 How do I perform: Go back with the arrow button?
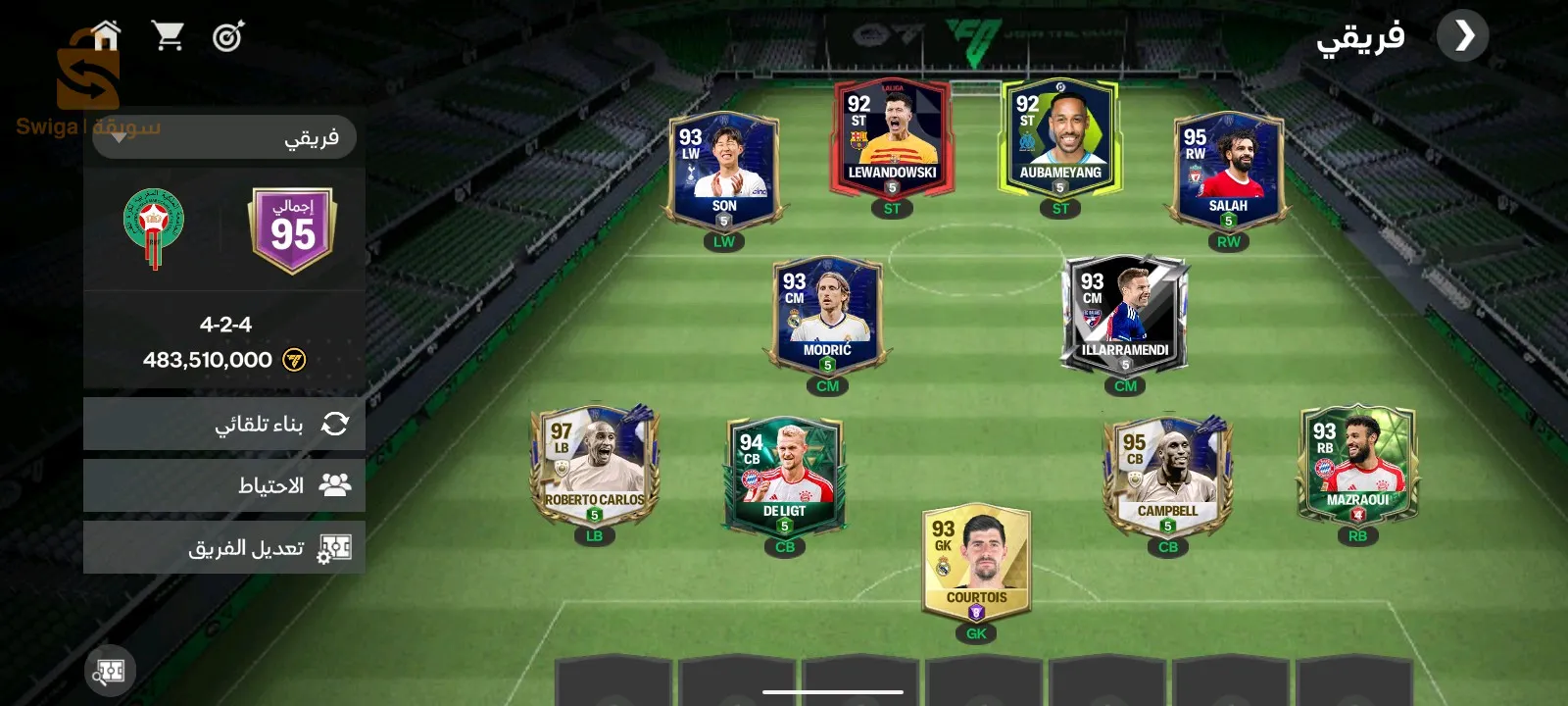pyautogui.click(x=1462, y=36)
